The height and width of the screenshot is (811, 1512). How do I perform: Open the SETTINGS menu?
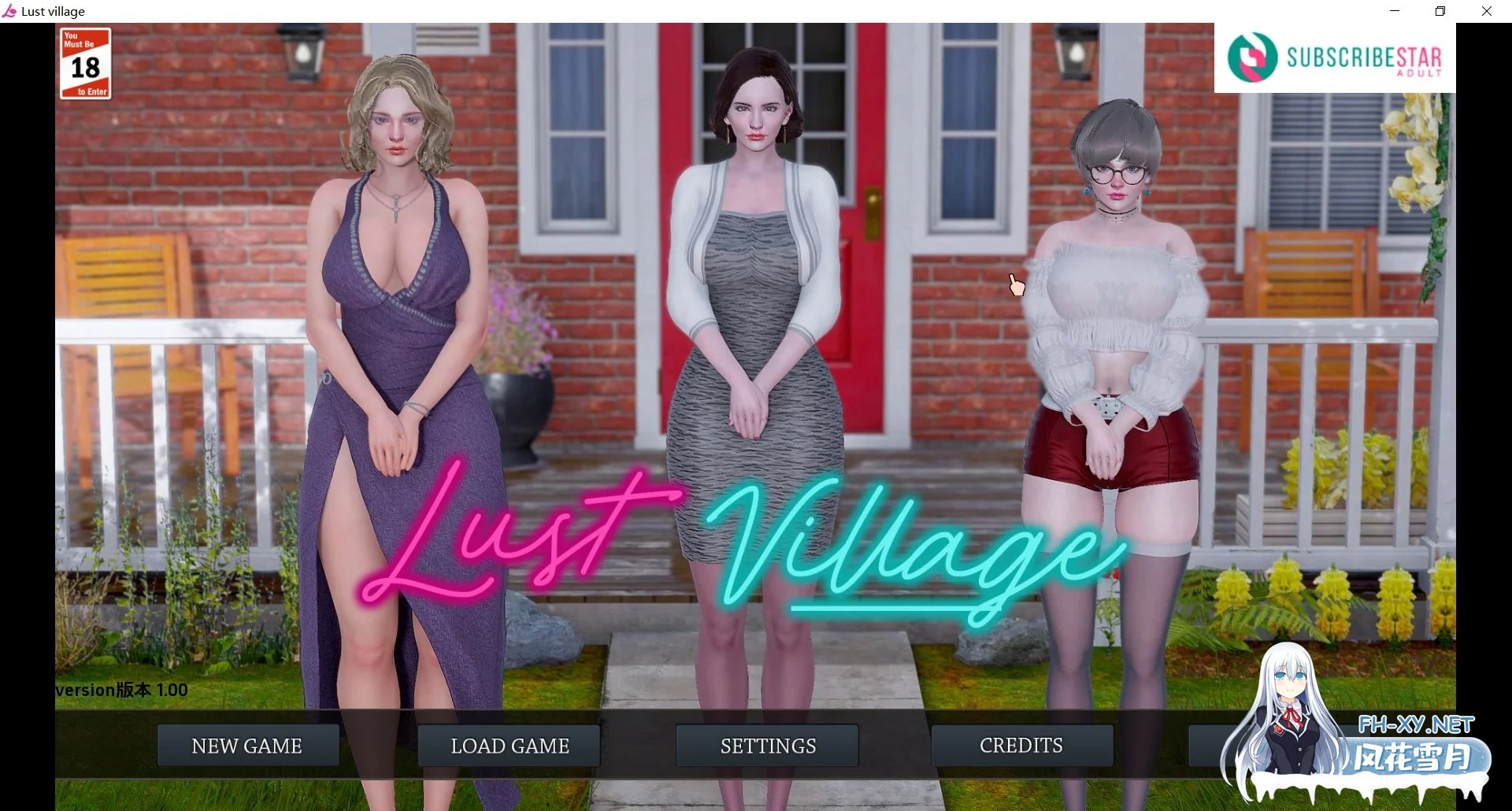766,746
